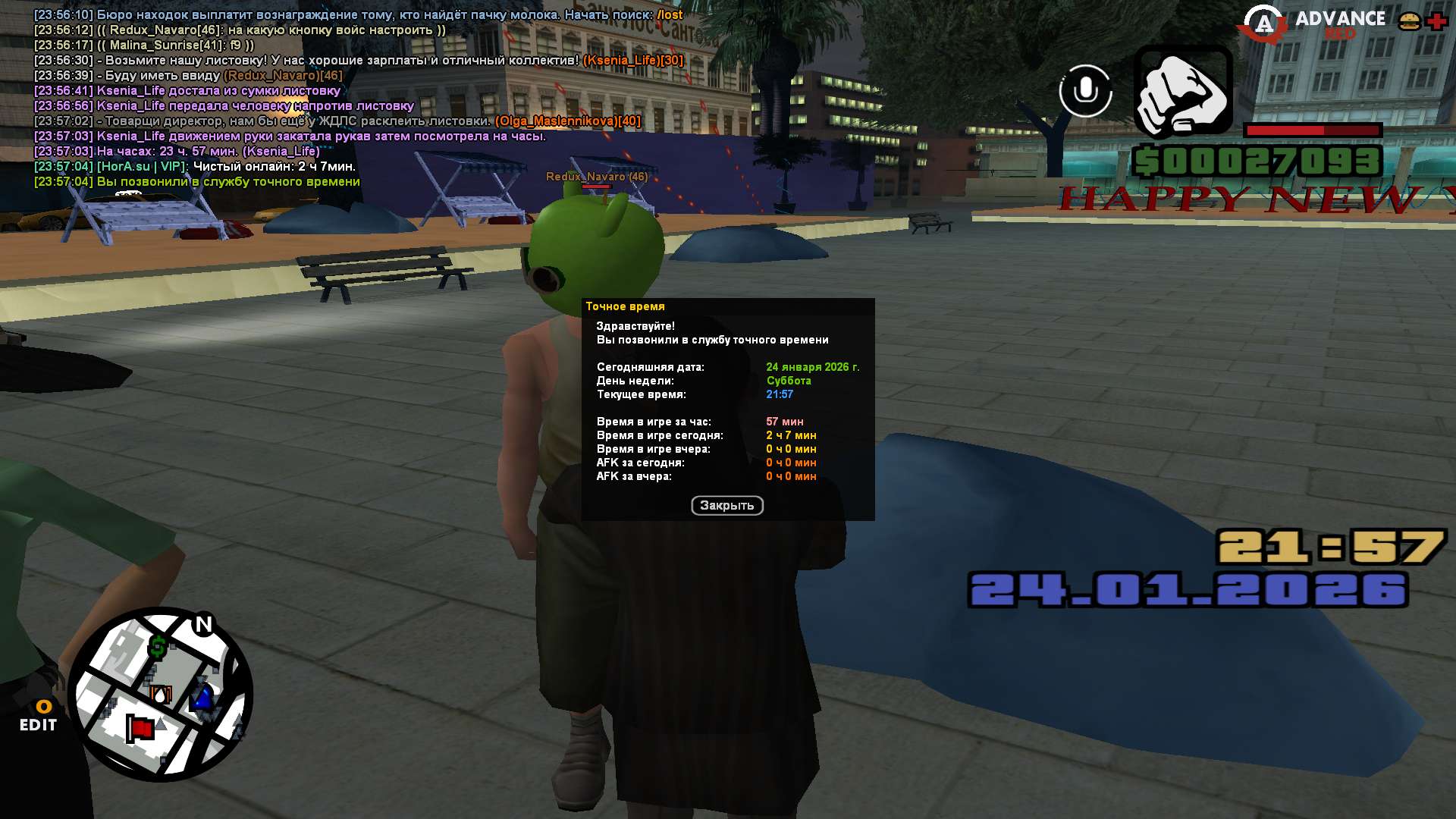Click the green dollar marker on minimap

pyautogui.click(x=158, y=647)
